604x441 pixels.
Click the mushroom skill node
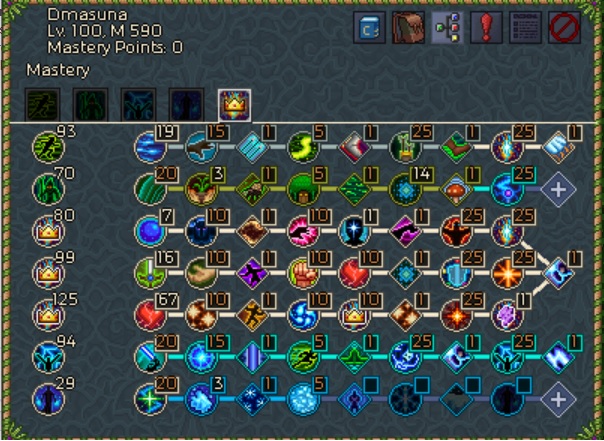click(456, 188)
